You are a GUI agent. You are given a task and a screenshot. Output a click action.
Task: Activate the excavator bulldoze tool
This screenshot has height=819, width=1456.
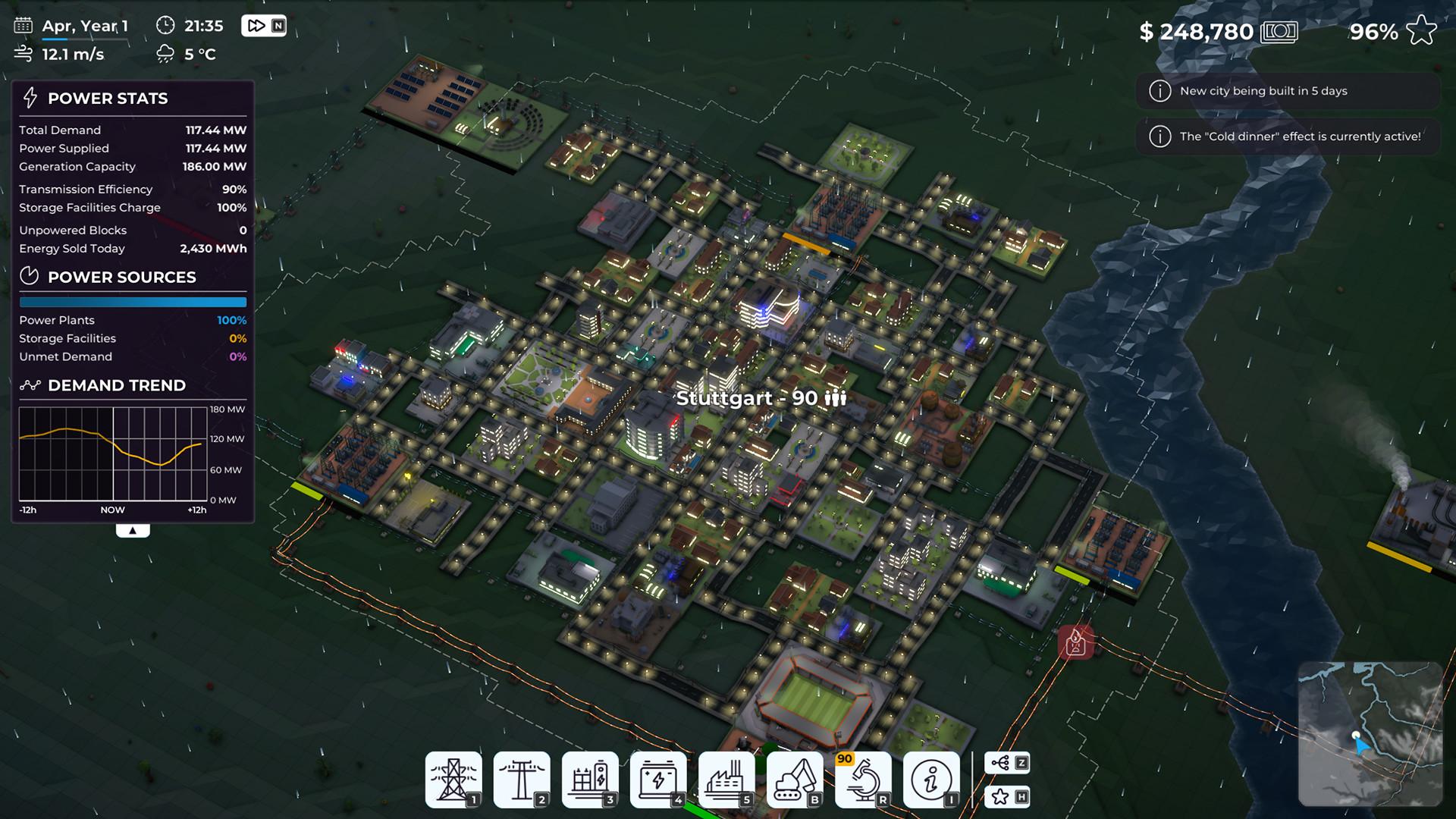point(795,779)
